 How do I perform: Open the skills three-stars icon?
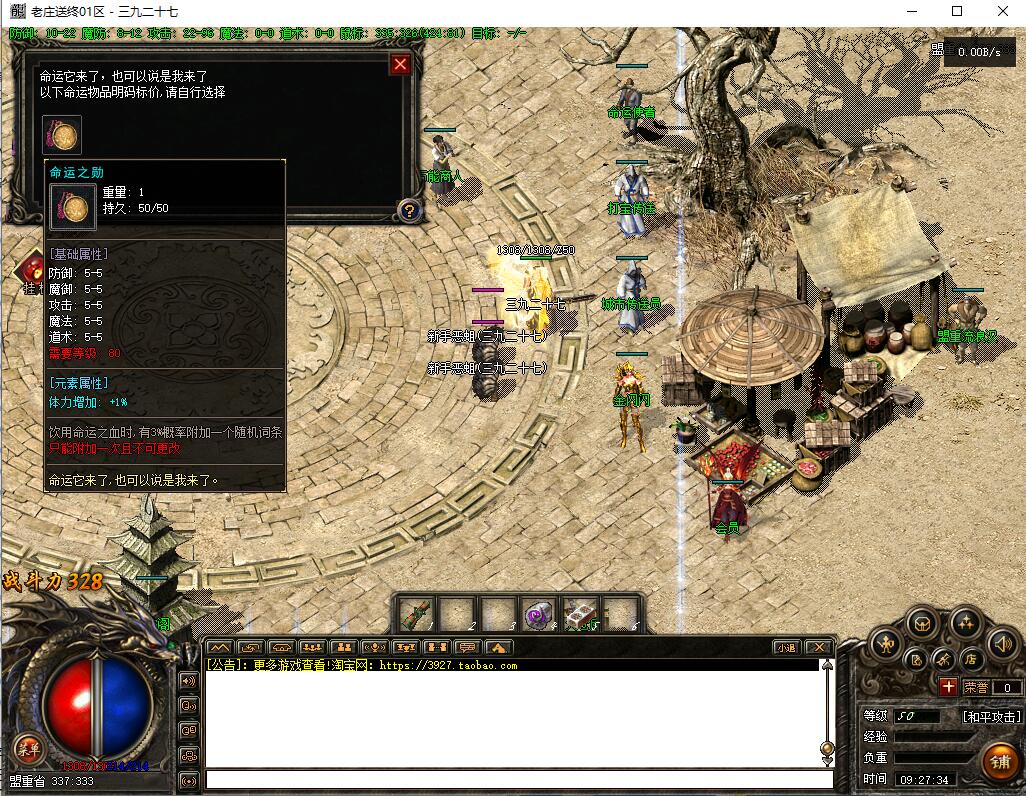(965, 624)
